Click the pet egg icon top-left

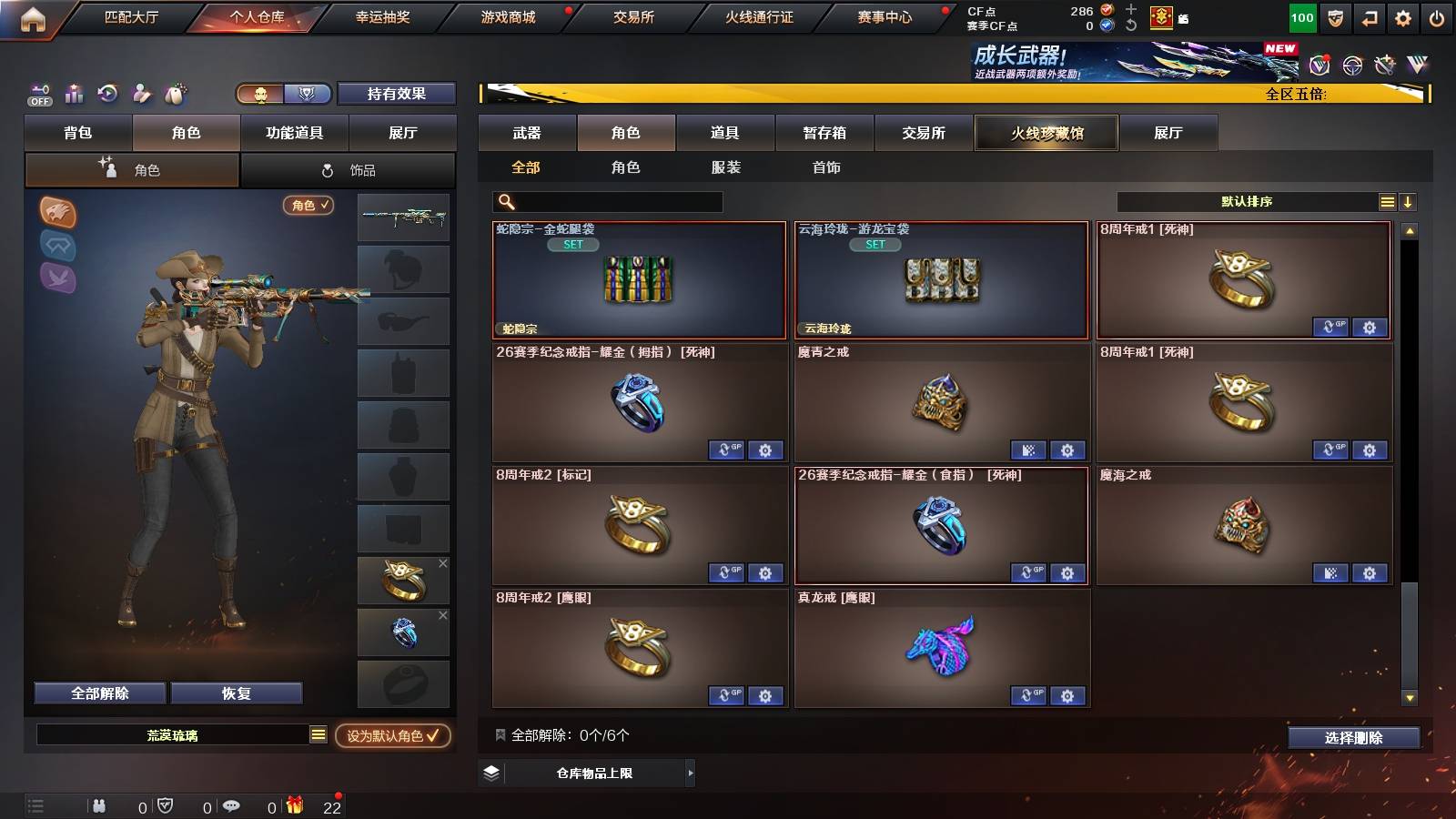pyautogui.click(x=176, y=94)
